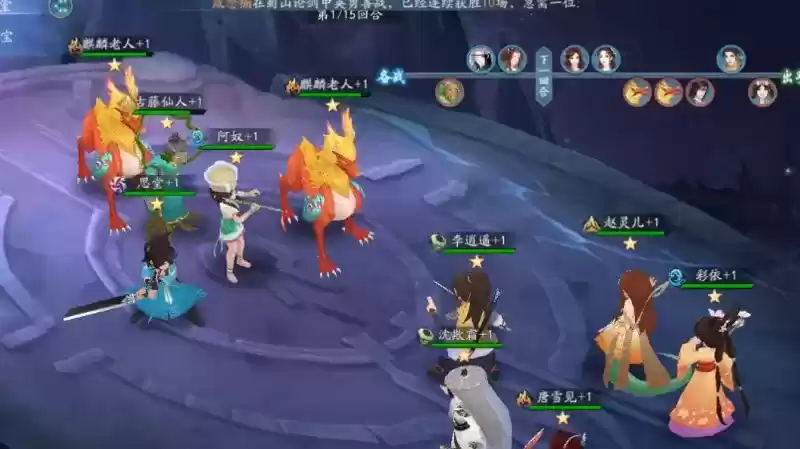Click the 下回合 next-round marker
Viewport: 800px width, 449px height.
[x=543, y=75]
